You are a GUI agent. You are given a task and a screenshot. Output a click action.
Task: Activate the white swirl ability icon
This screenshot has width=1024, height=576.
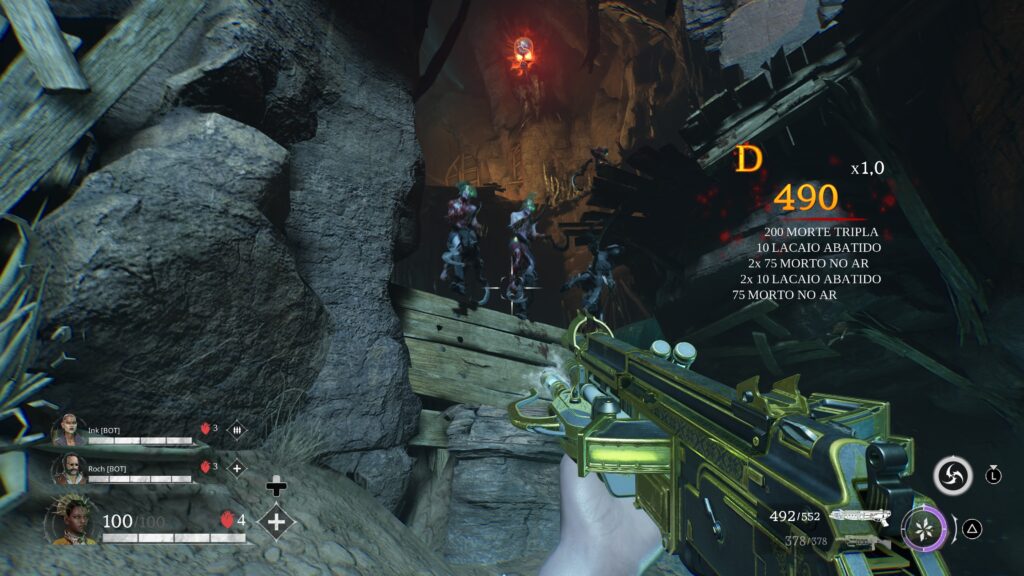pos(953,475)
